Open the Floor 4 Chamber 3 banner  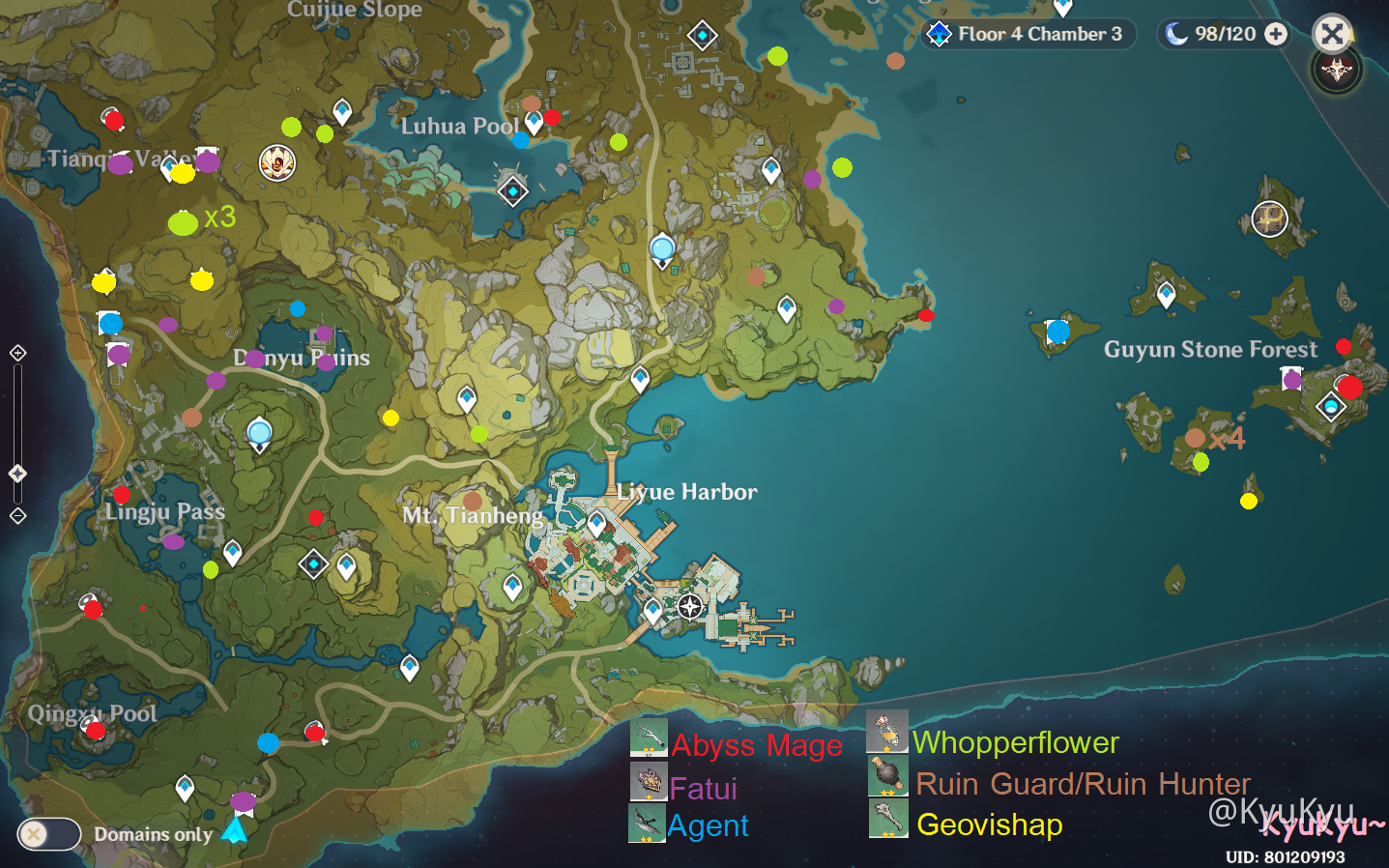point(1029,34)
